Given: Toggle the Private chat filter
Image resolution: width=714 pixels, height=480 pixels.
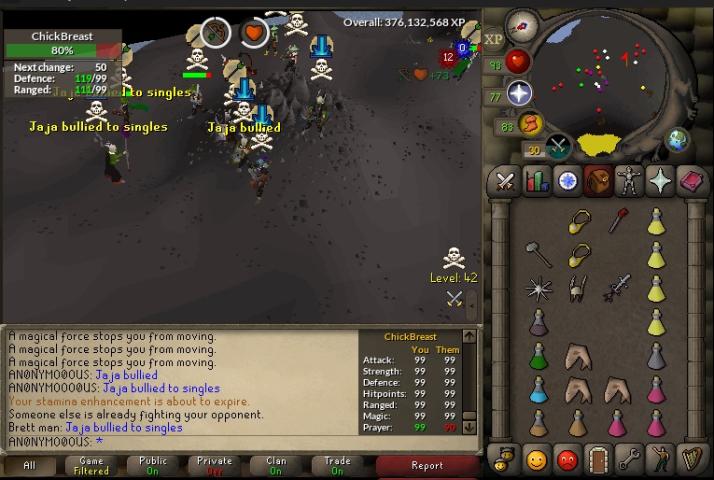Looking at the screenshot, I should tap(214, 465).
